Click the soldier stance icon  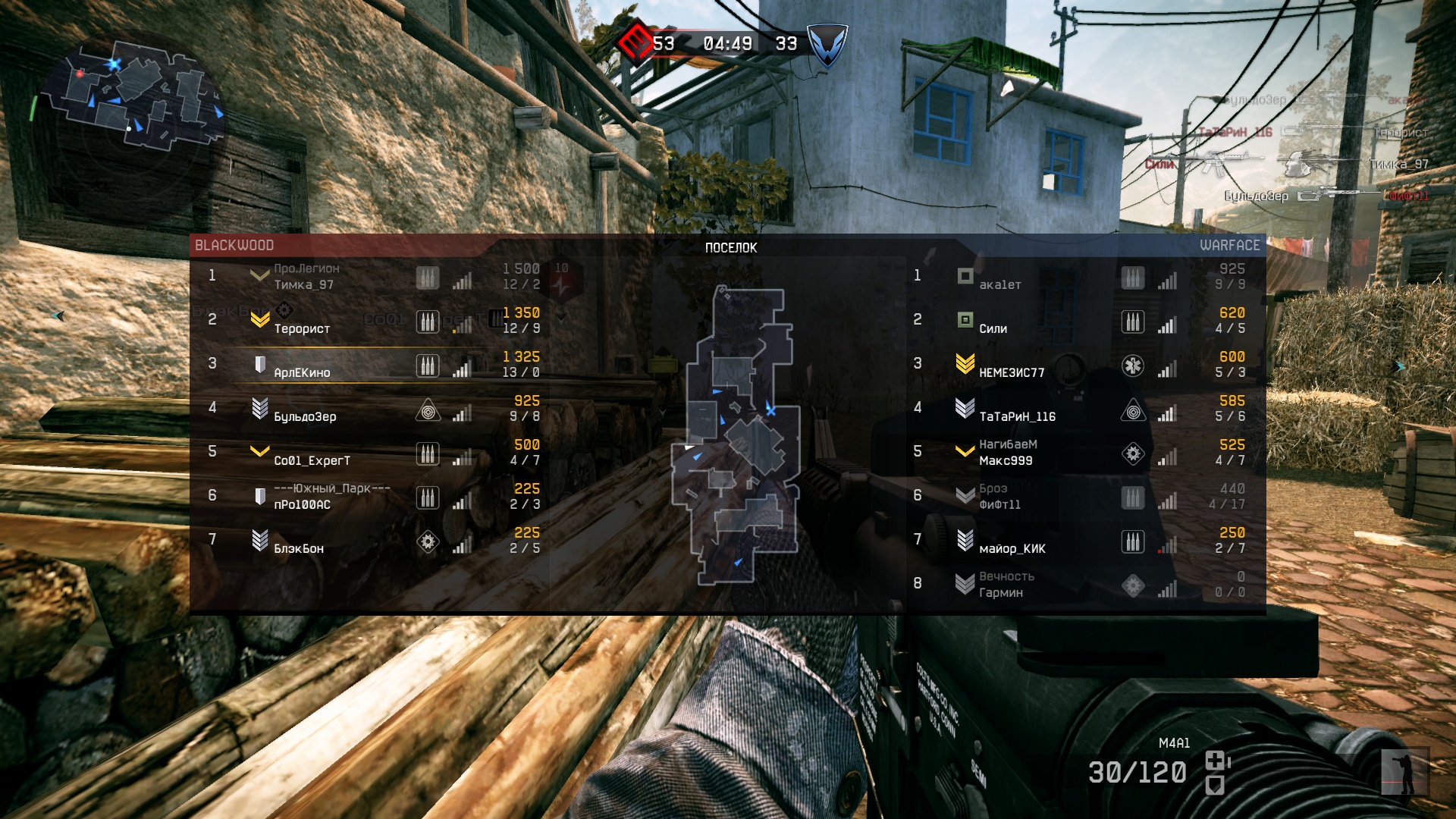[x=1404, y=772]
